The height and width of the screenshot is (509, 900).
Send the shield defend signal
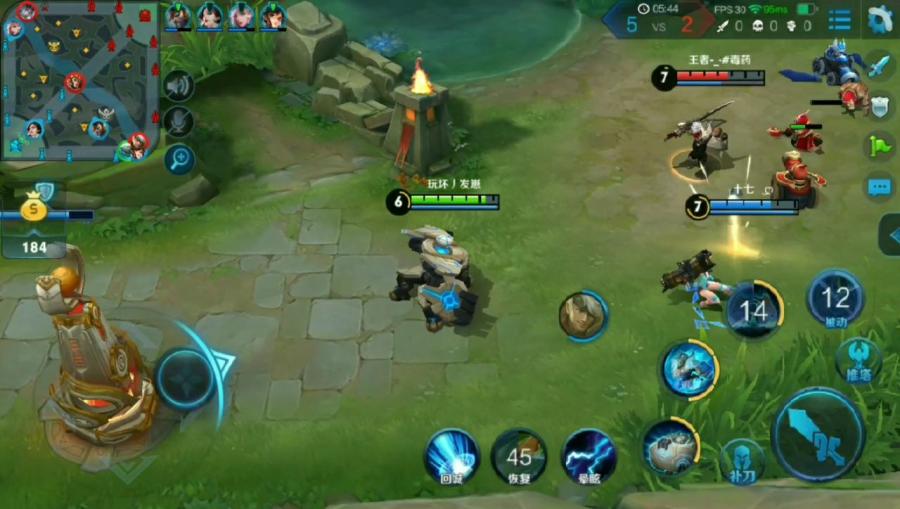point(878,106)
